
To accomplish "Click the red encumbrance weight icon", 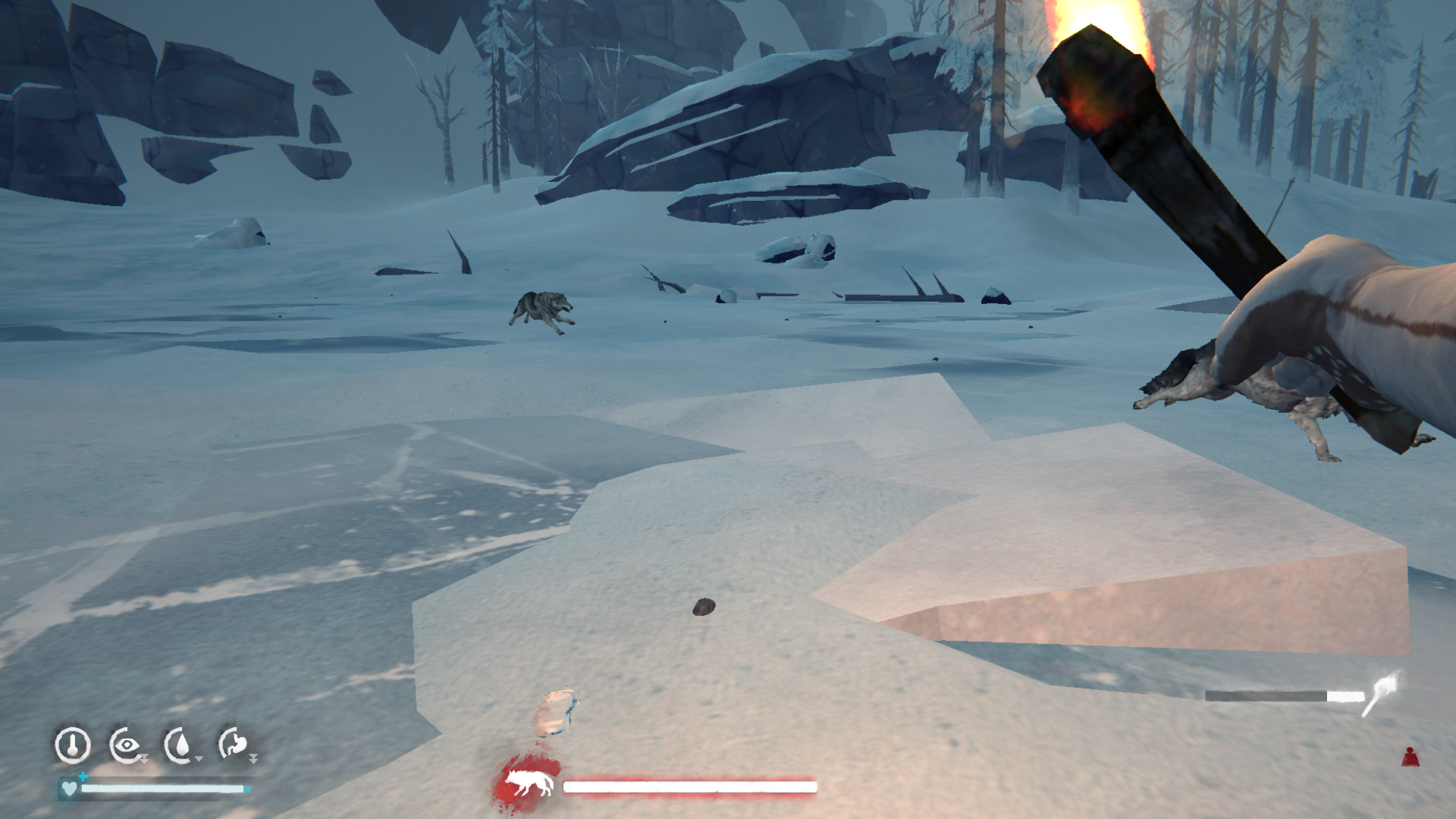I will pyautogui.click(x=1410, y=757).
